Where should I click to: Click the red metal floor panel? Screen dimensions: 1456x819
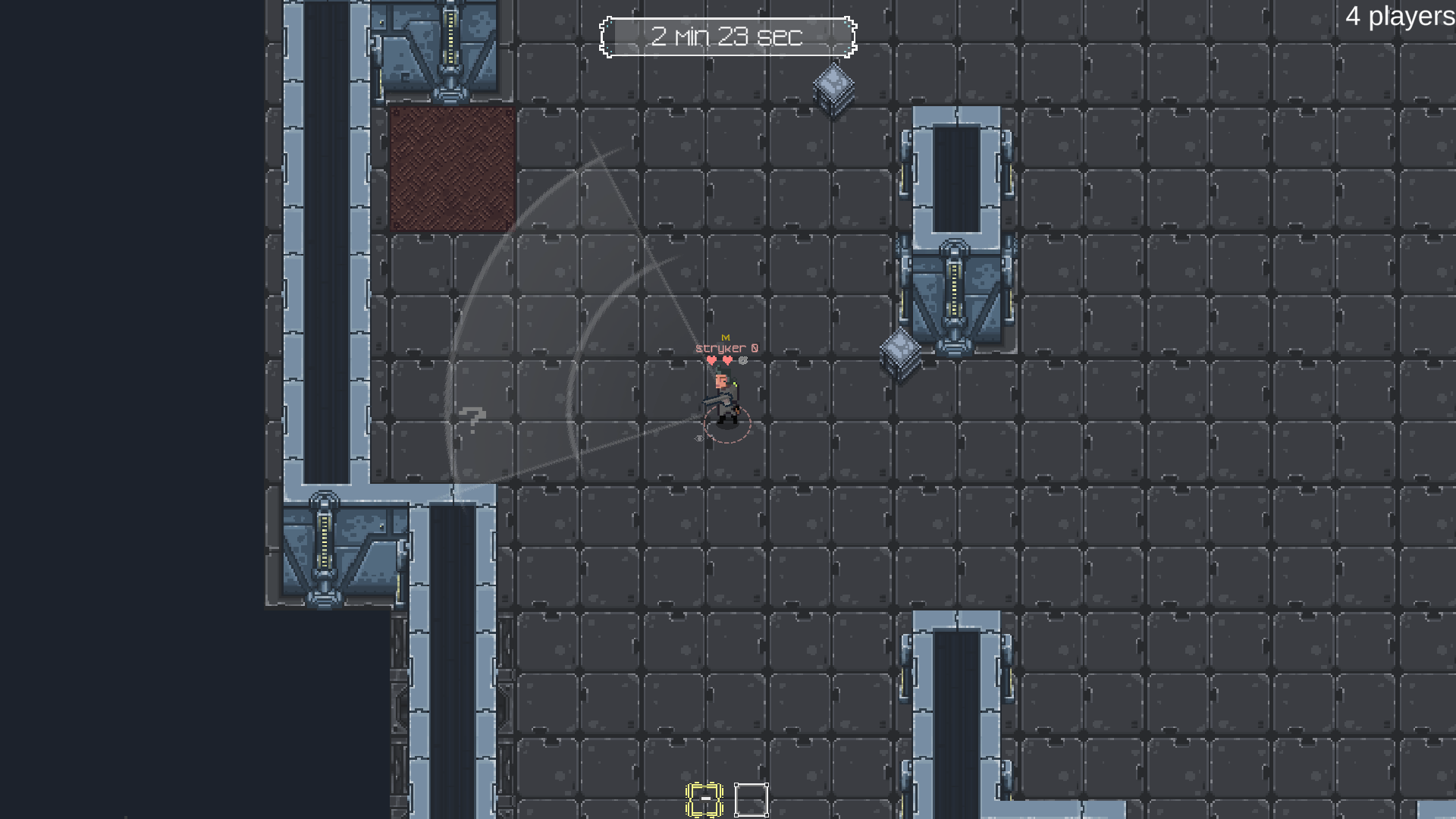click(450, 167)
